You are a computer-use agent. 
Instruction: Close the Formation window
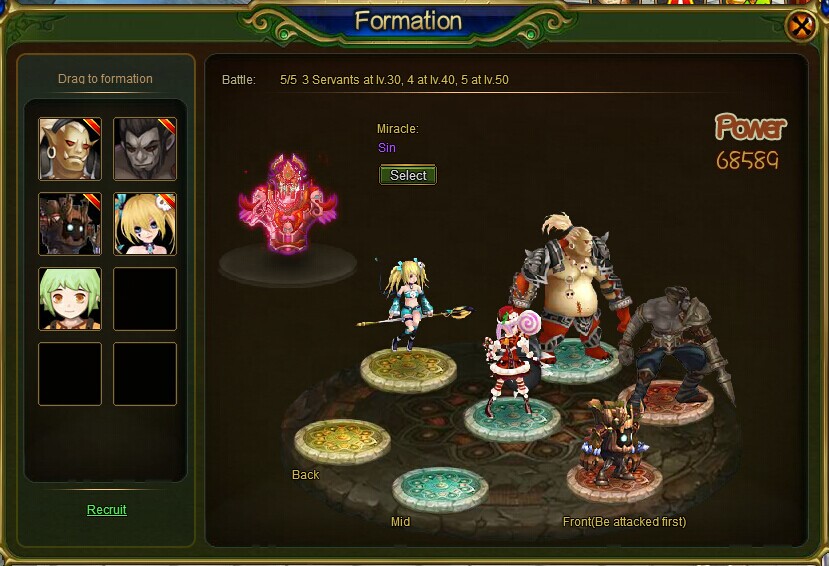802,26
